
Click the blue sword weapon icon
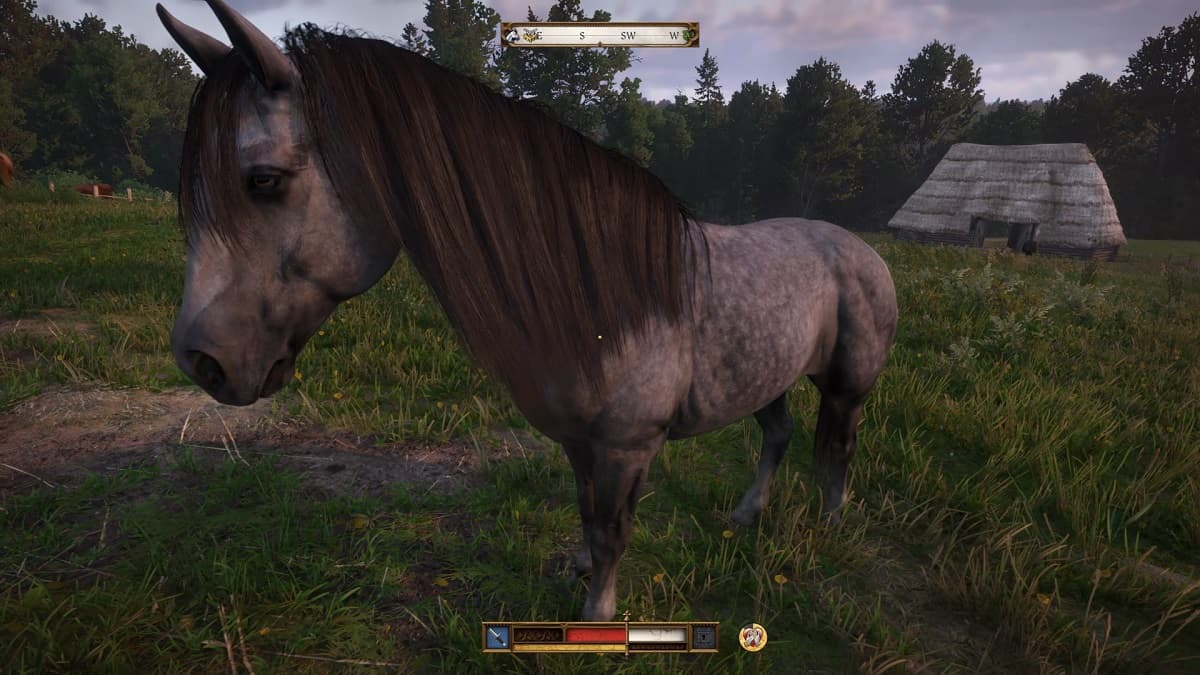pos(497,636)
